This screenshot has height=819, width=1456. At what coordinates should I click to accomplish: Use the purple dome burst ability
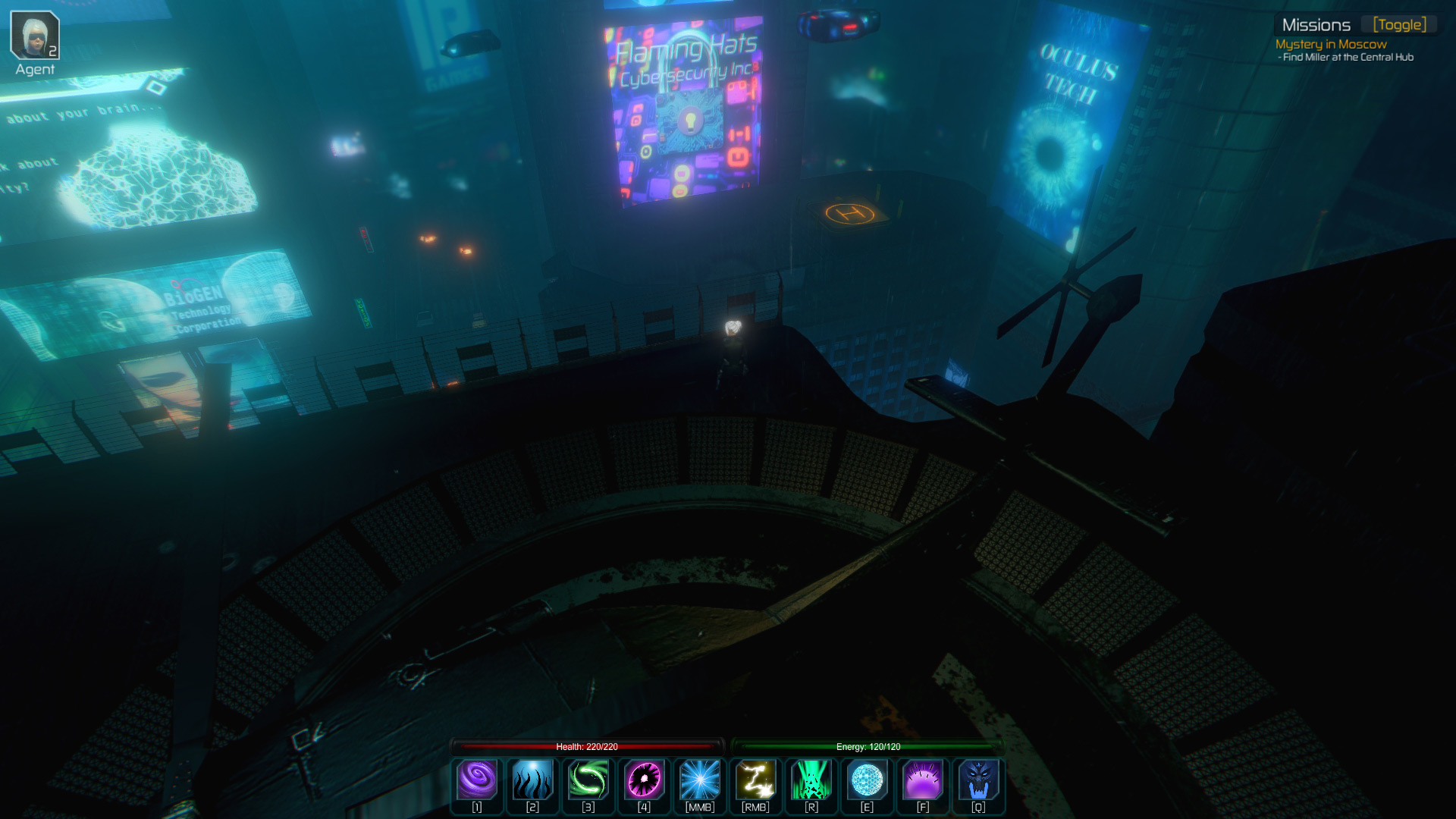tap(923, 780)
